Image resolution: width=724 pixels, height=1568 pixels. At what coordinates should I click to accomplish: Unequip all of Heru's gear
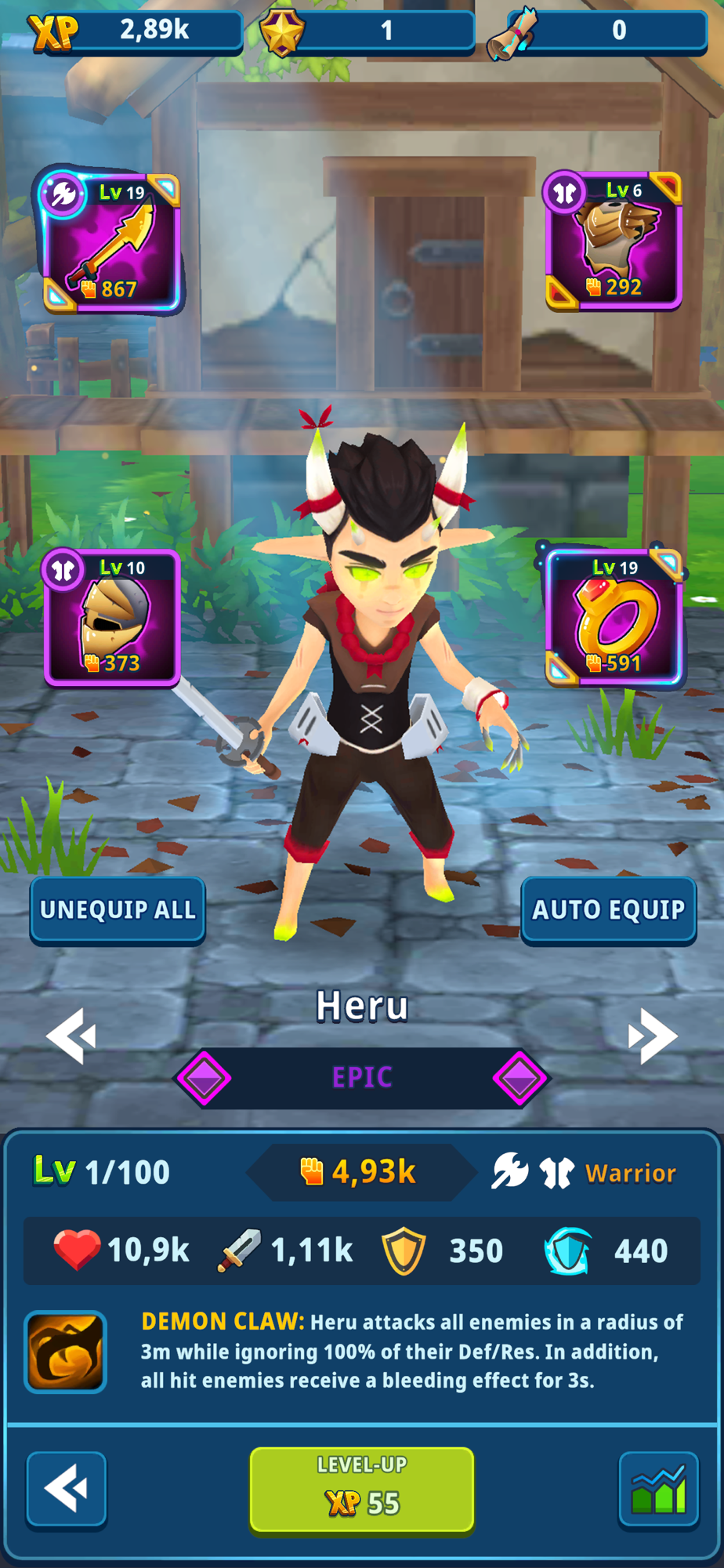pos(118,909)
